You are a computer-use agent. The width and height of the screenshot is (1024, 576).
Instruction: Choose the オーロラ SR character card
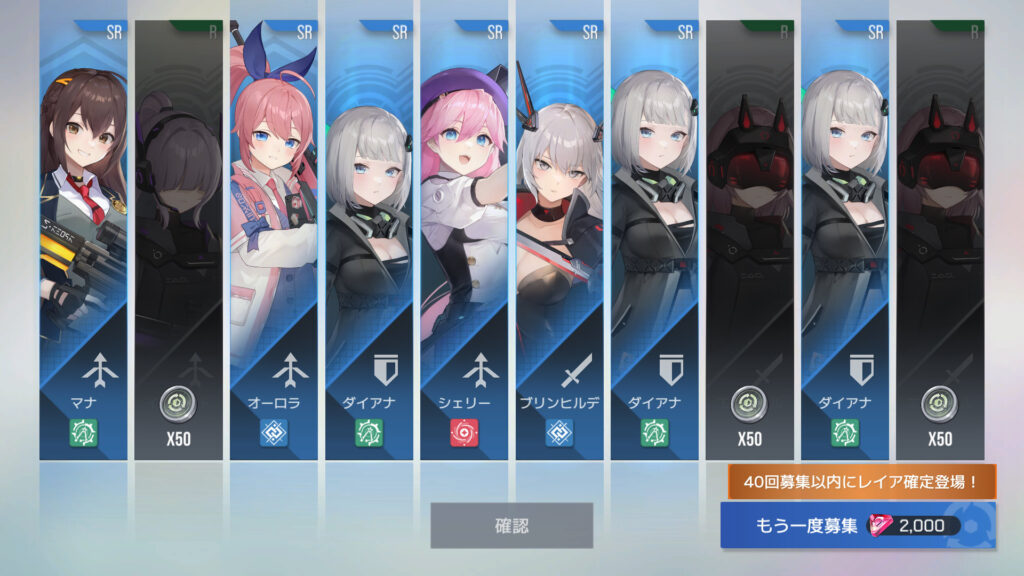274,240
